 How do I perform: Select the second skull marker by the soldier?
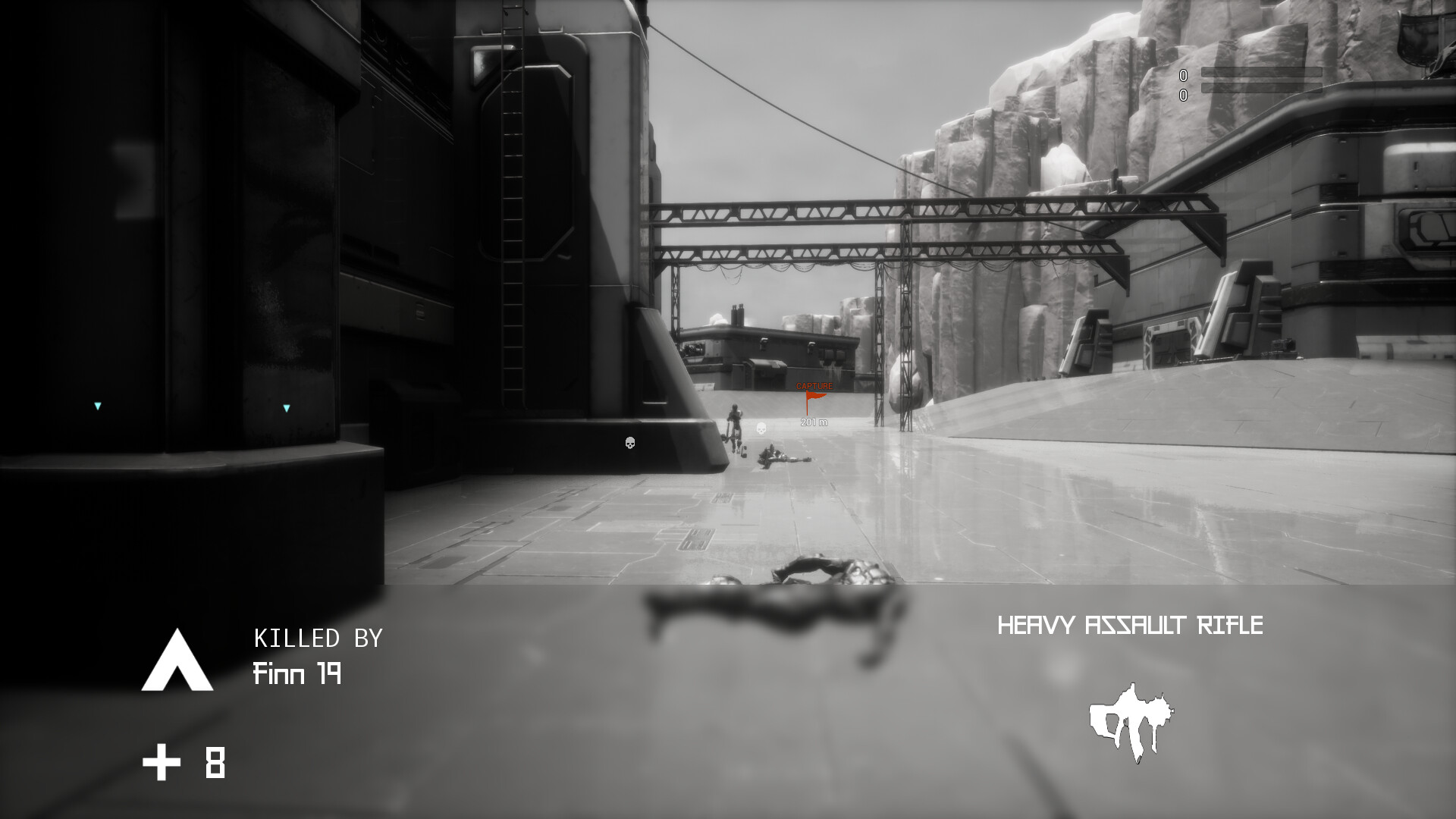coord(761,428)
